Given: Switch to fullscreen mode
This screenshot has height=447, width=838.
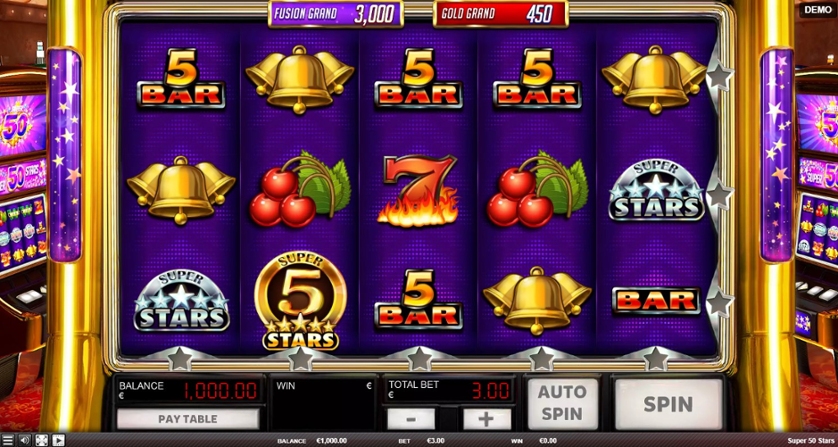Looking at the screenshot, I should (x=42, y=440).
